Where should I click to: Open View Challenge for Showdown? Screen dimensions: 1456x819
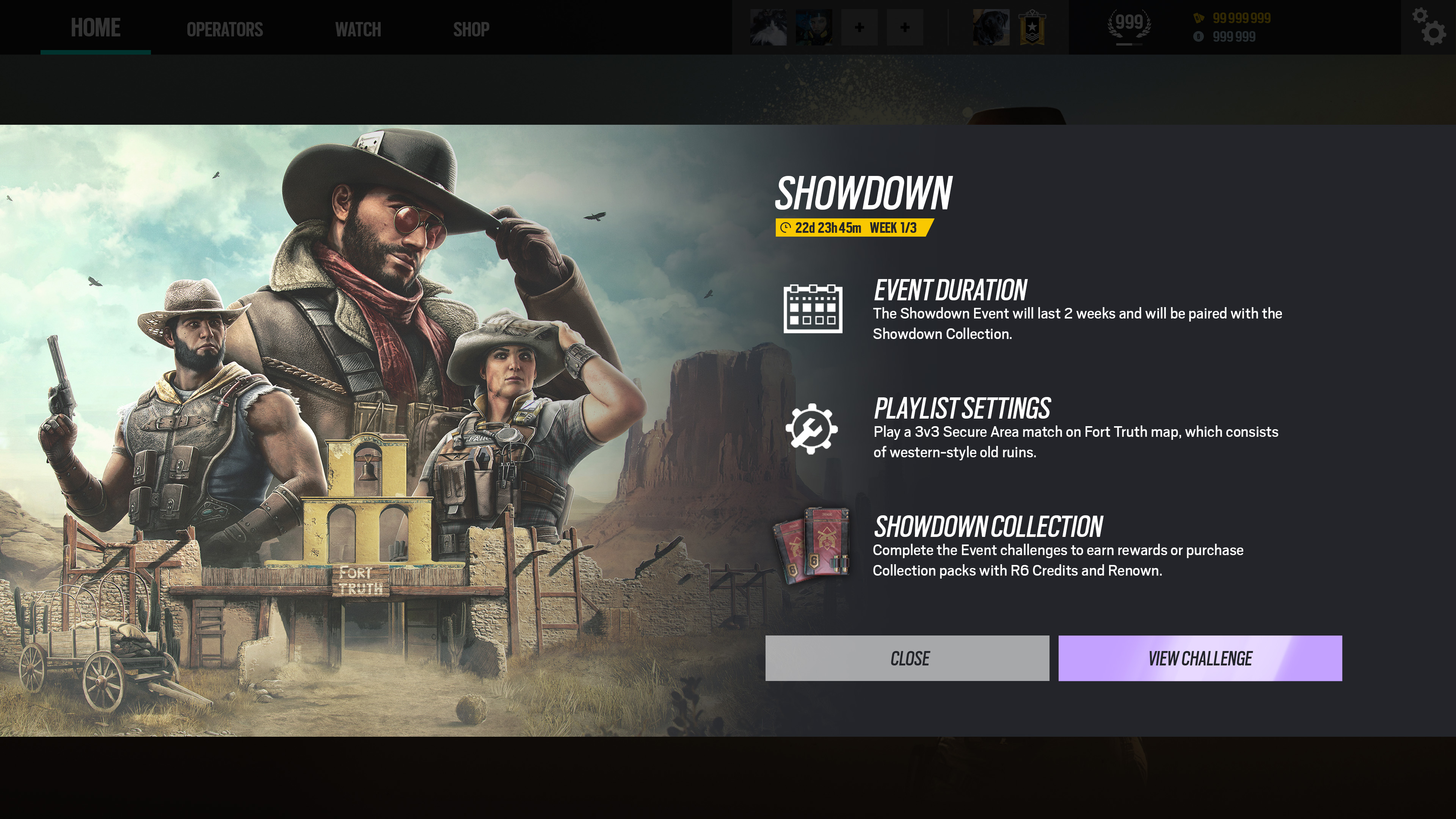click(1199, 658)
